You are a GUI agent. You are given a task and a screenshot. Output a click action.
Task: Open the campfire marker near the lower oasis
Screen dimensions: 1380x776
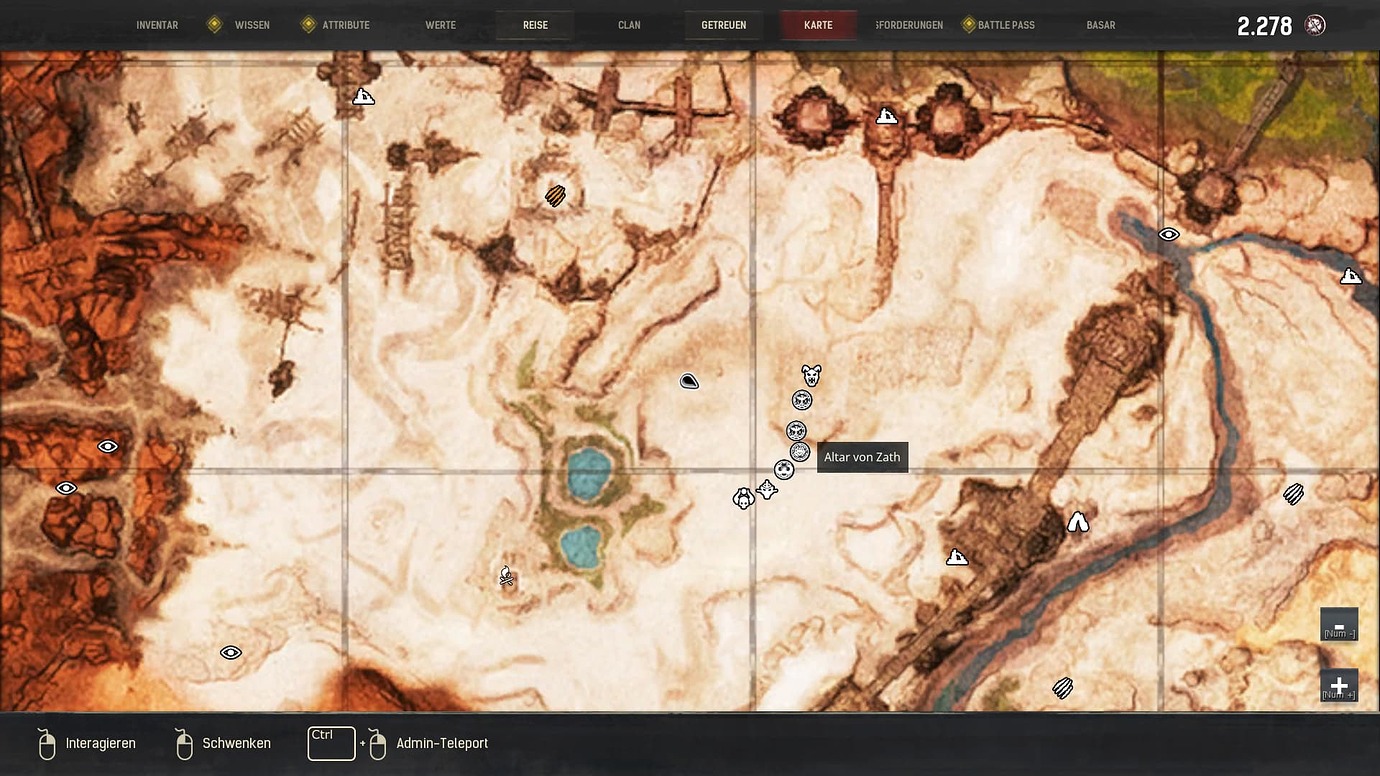[x=506, y=577]
